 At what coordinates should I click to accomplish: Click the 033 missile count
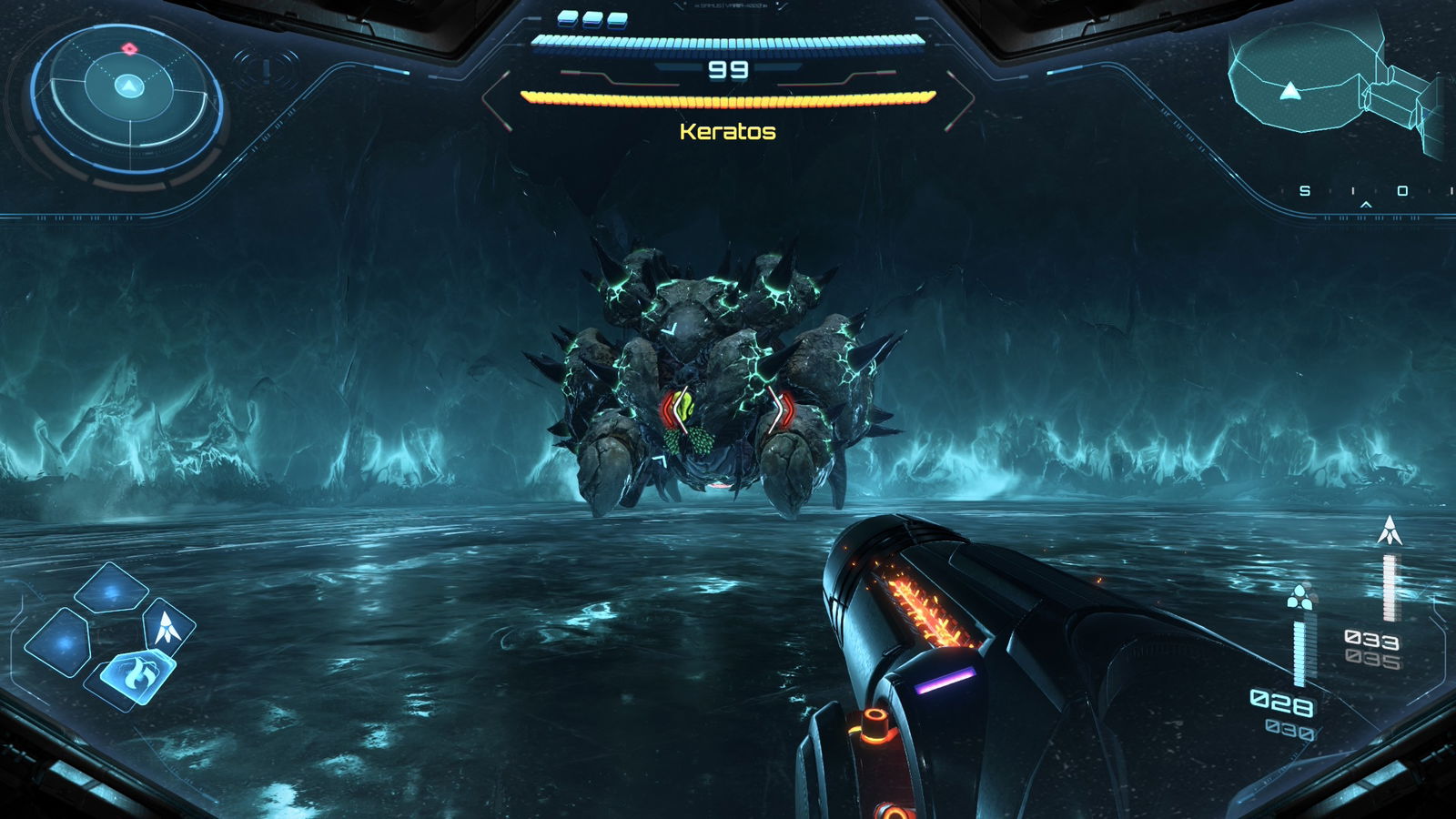pyautogui.click(x=1374, y=639)
